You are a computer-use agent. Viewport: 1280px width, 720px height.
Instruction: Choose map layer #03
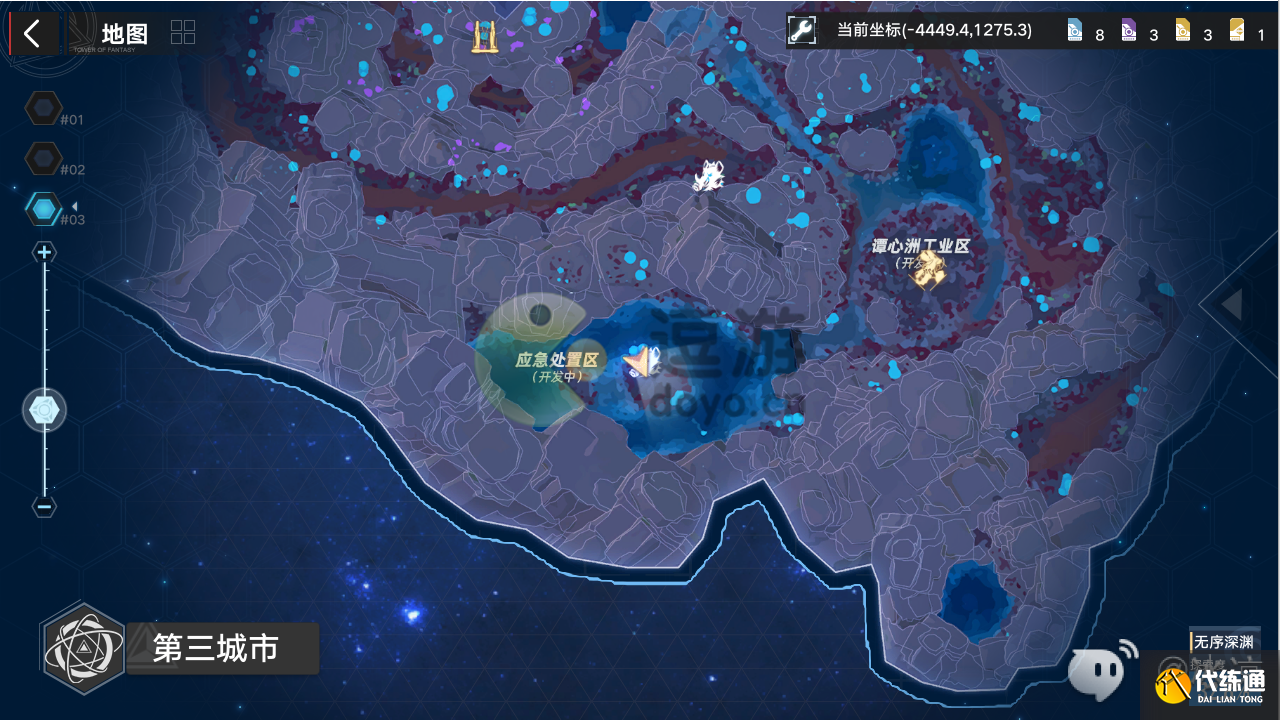click(x=44, y=208)
